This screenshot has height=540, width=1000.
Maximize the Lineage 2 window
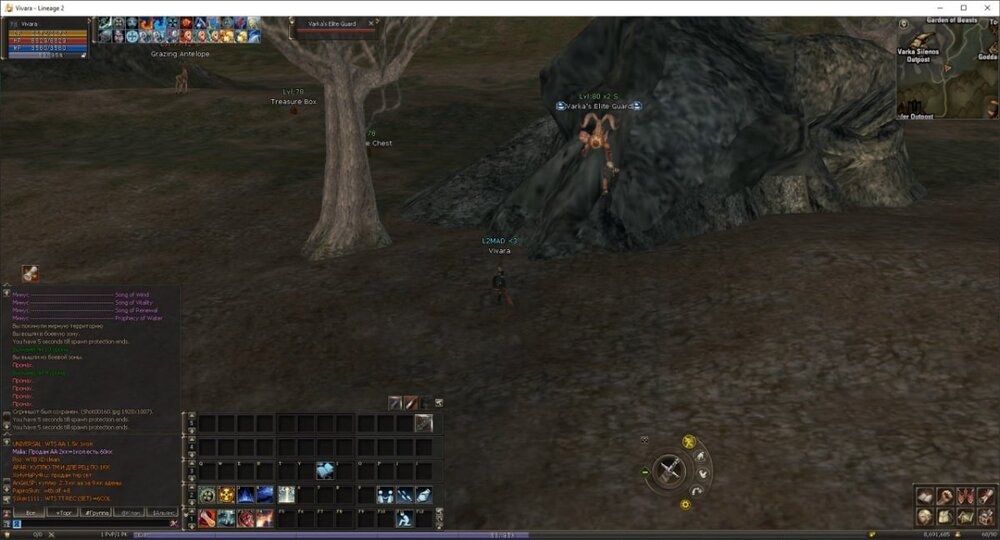click(x=963, y=7)
